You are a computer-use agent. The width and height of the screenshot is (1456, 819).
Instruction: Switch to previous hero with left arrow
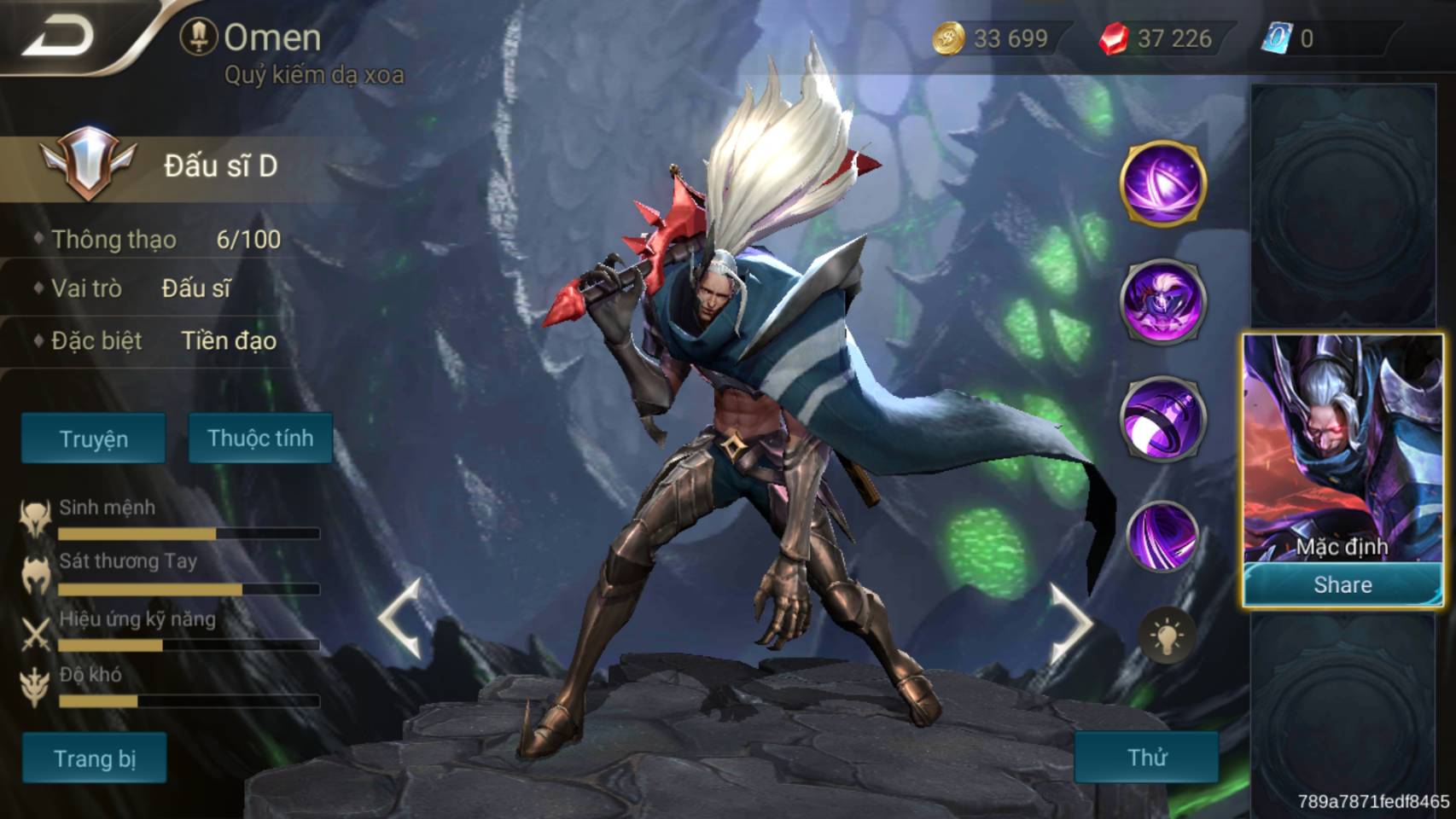[401, 619]
